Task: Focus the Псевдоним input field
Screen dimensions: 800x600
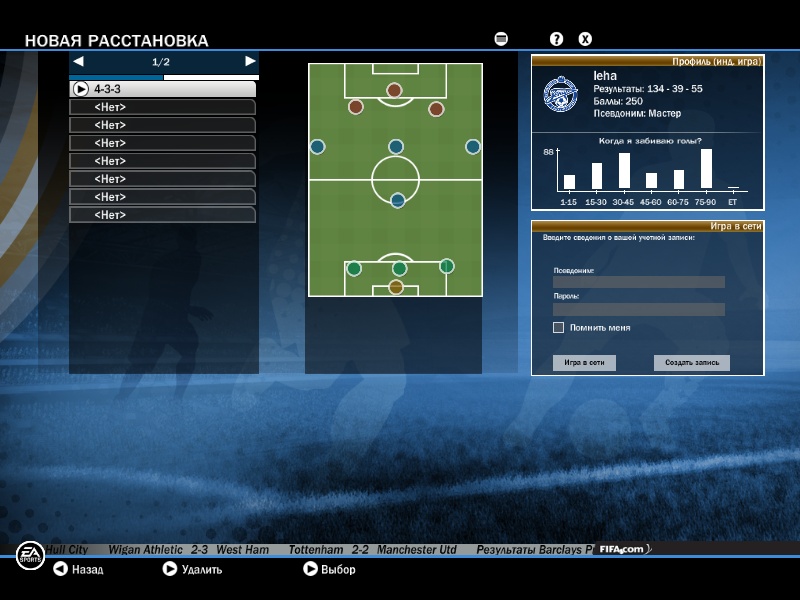Action: point(638,282)
